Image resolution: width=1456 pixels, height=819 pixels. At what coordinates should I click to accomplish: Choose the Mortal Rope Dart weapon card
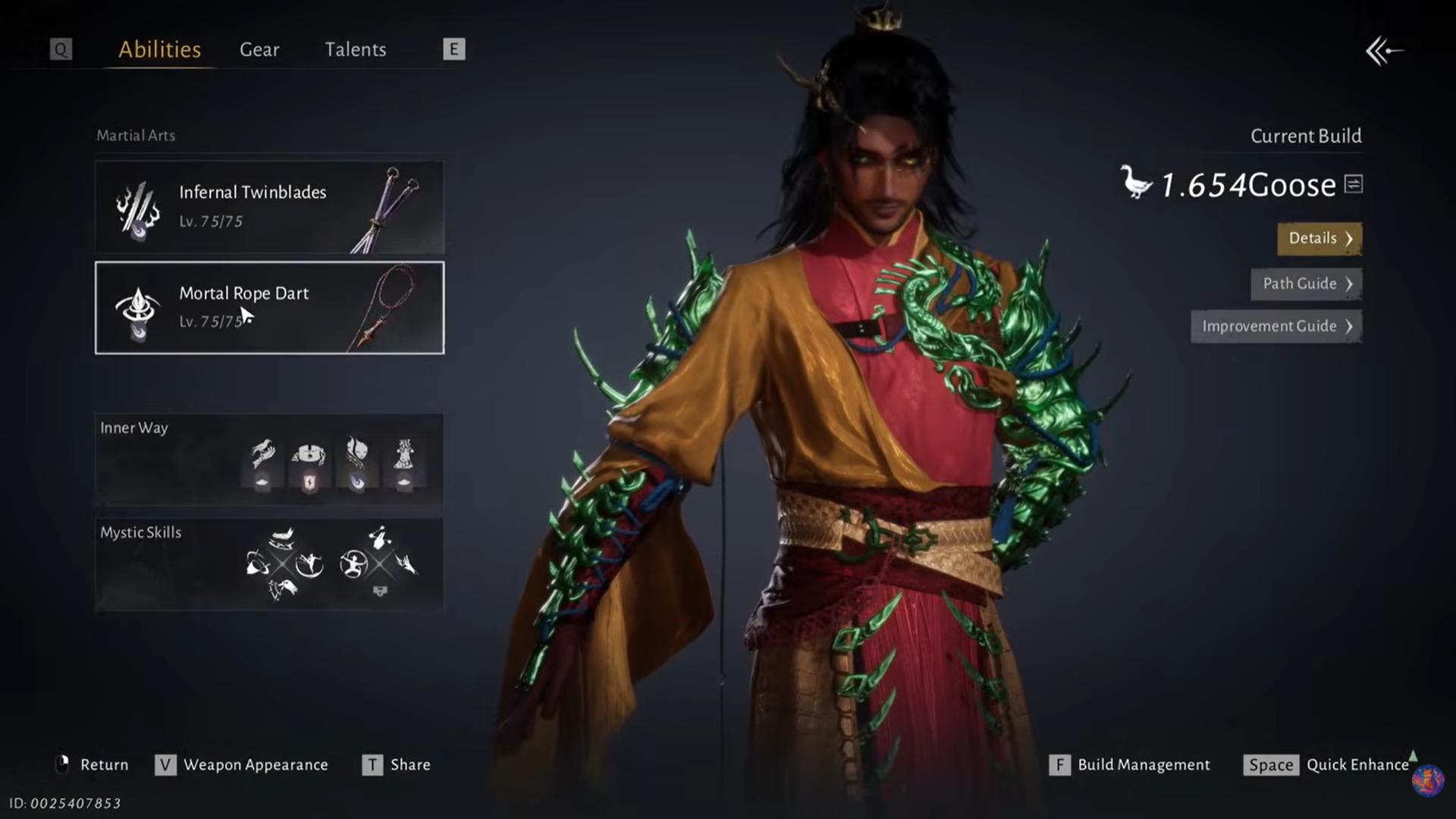[269, 308]
